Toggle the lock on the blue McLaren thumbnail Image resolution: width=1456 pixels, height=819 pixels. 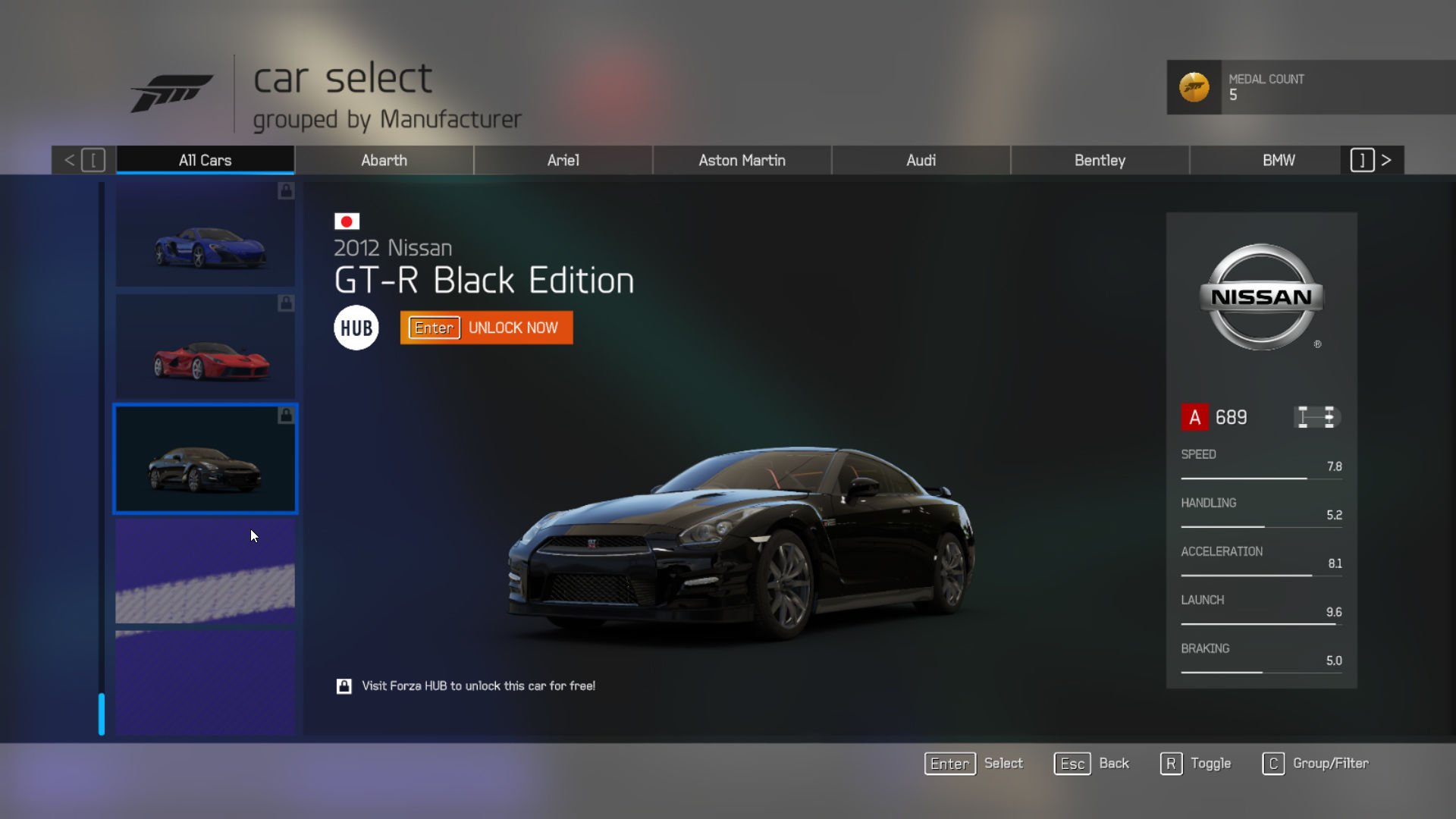285,192
